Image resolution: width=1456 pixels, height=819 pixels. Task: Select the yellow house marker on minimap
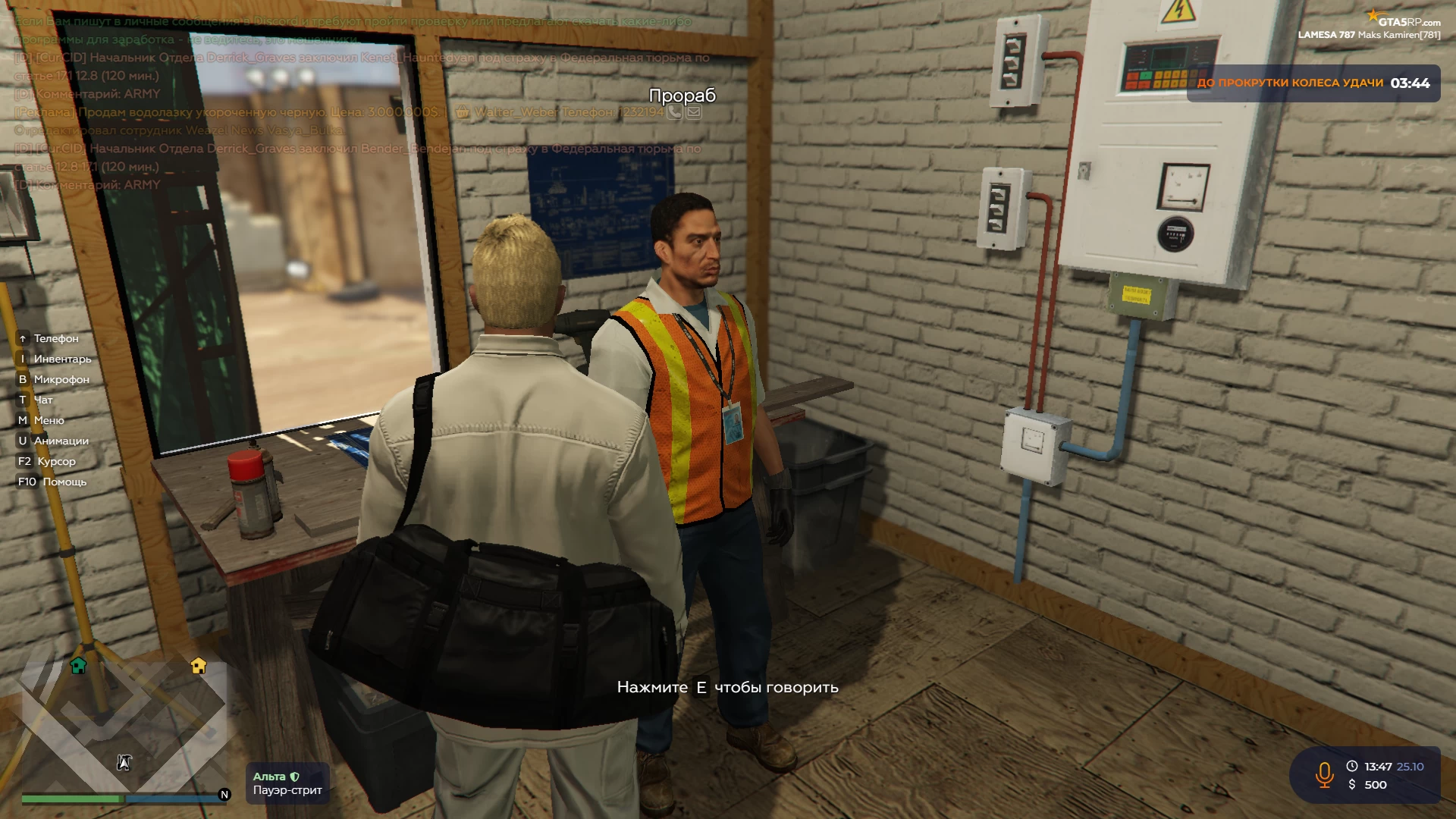coord(199,666)
